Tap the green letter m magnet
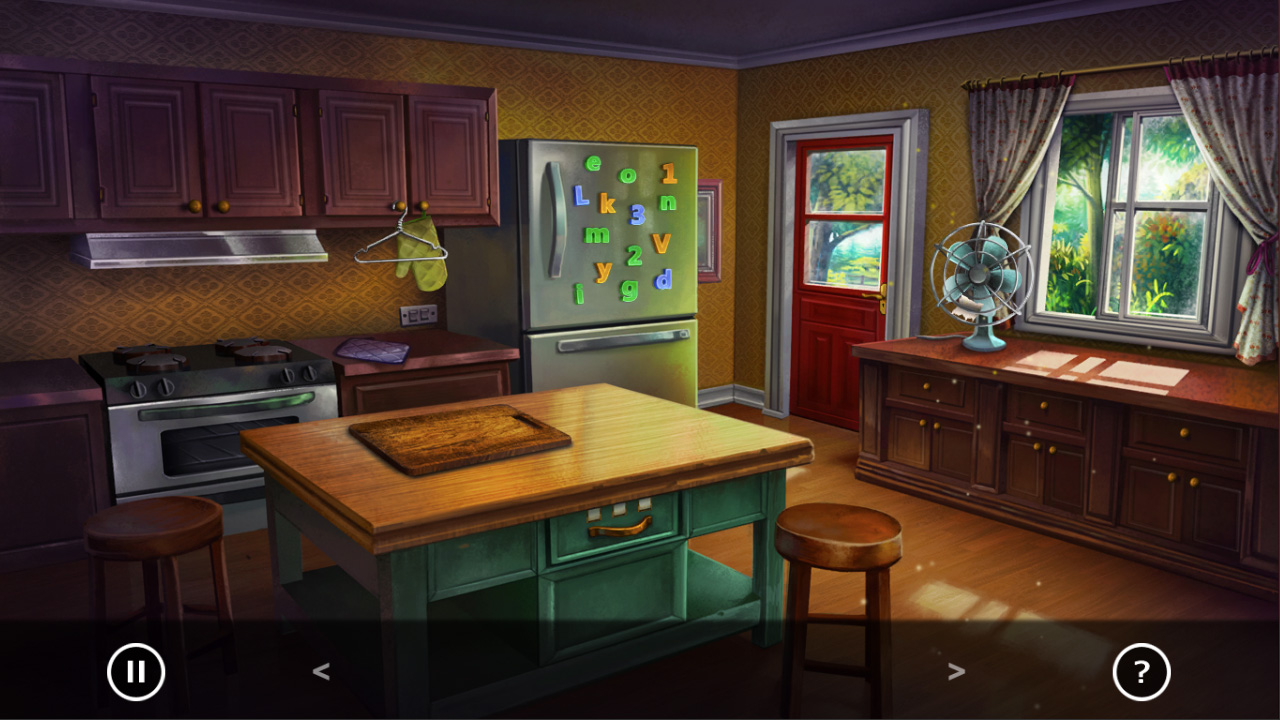Viewport: 1280px width, 720px height. (x=595, y=236)
